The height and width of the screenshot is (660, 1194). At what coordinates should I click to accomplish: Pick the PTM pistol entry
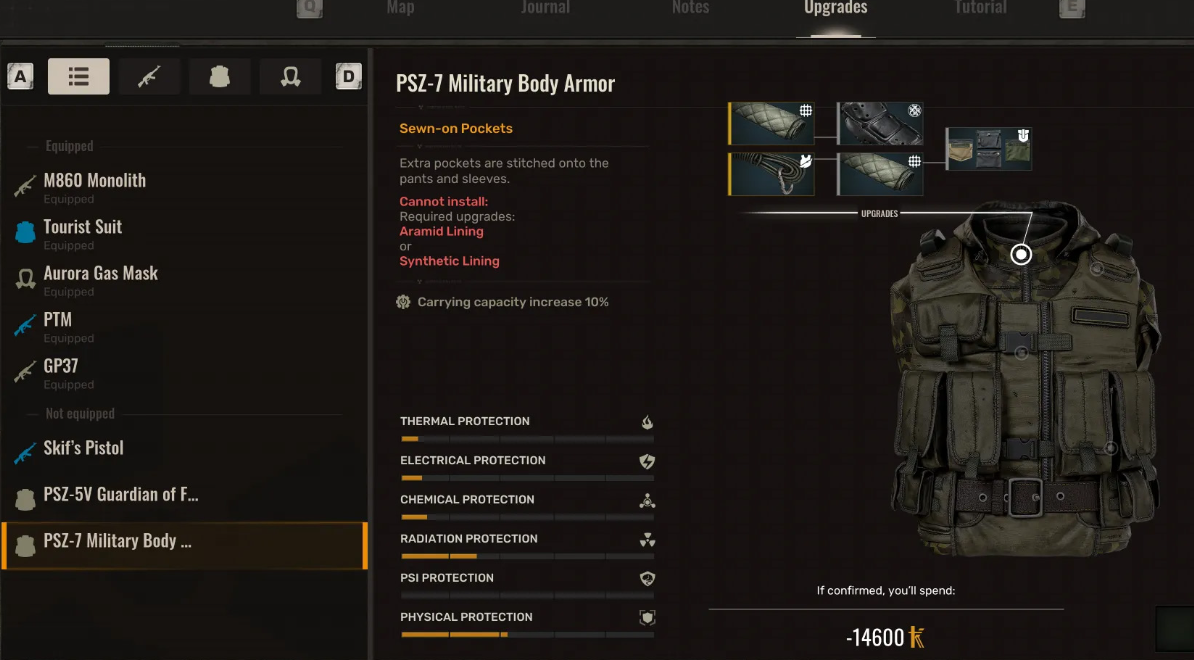coord(58,321)
